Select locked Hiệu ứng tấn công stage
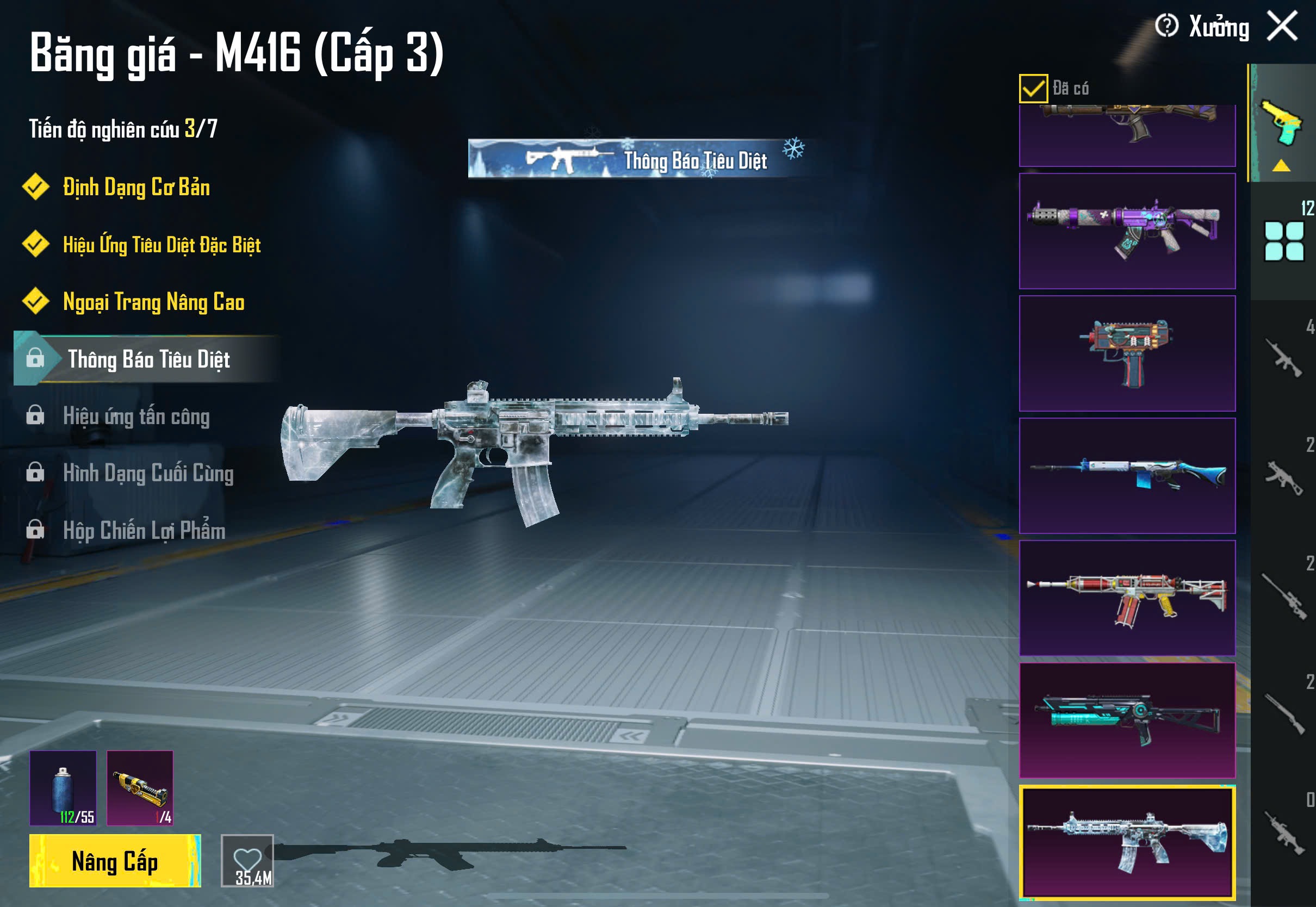The height and width of the screenshot is (907, 1316). [136, 416]
